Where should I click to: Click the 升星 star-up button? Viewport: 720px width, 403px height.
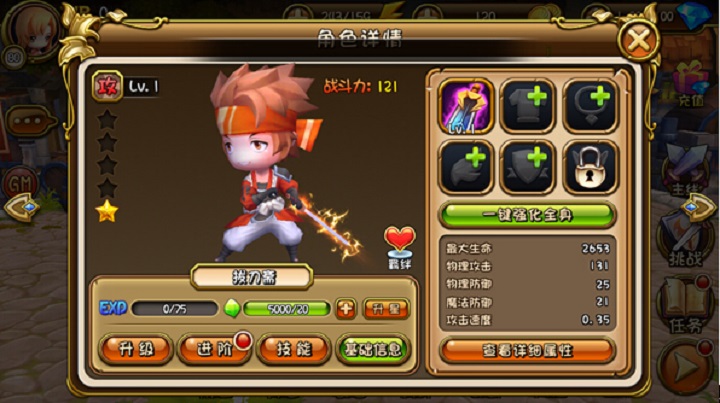[385, 308]
